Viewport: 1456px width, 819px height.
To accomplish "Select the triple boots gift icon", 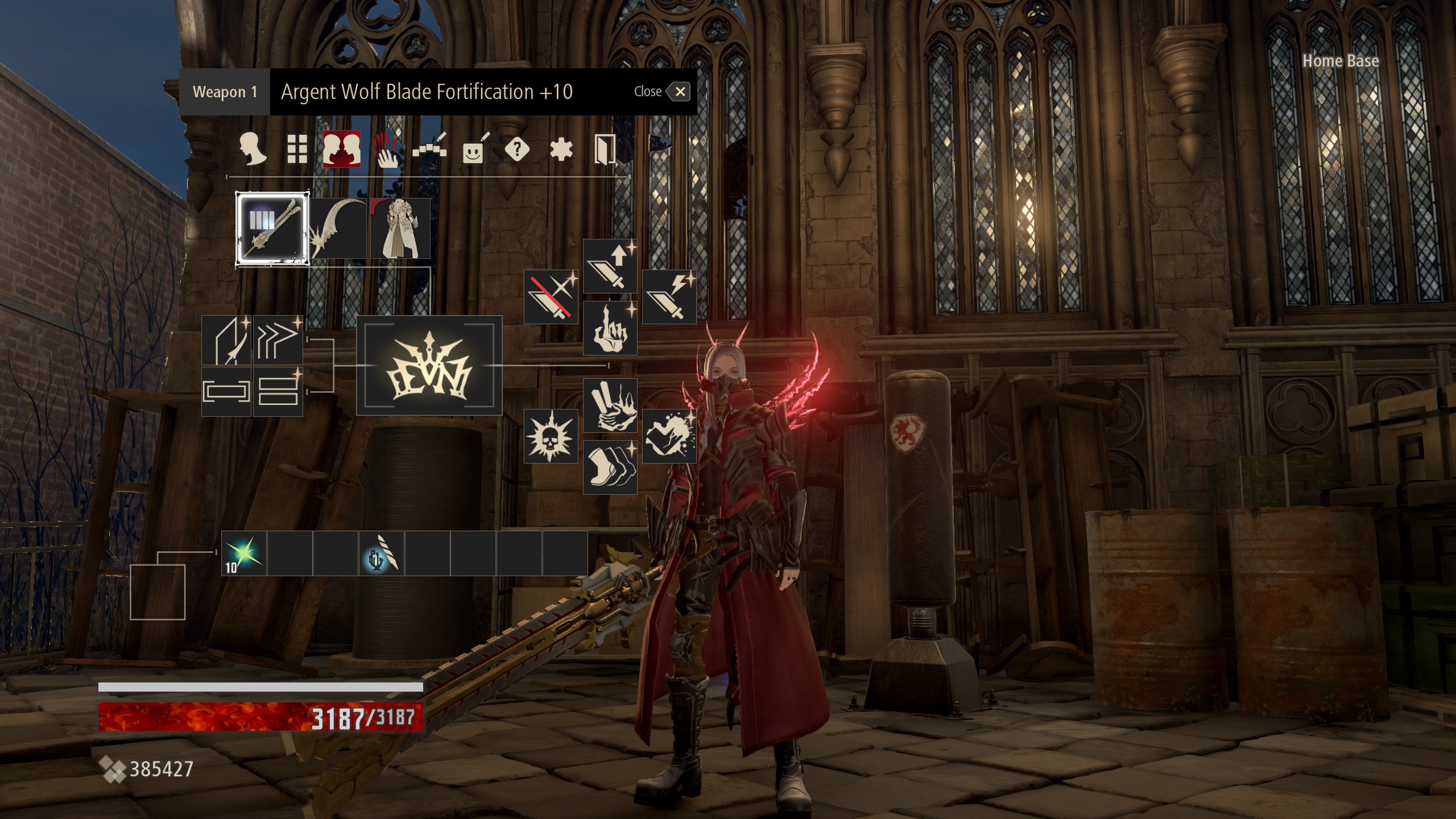I will click(610, 467).
